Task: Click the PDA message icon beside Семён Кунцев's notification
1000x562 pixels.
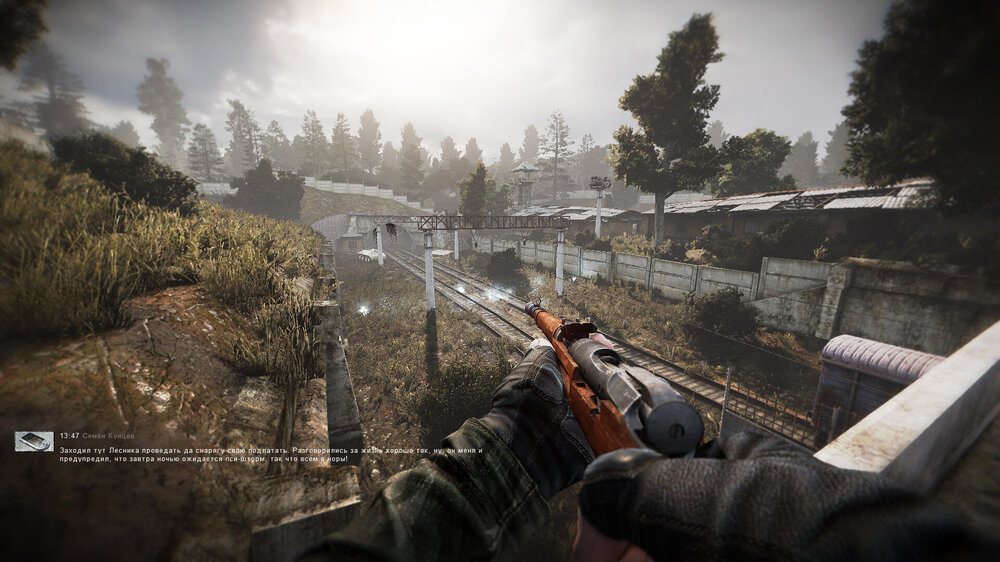Action: (33, 441)
